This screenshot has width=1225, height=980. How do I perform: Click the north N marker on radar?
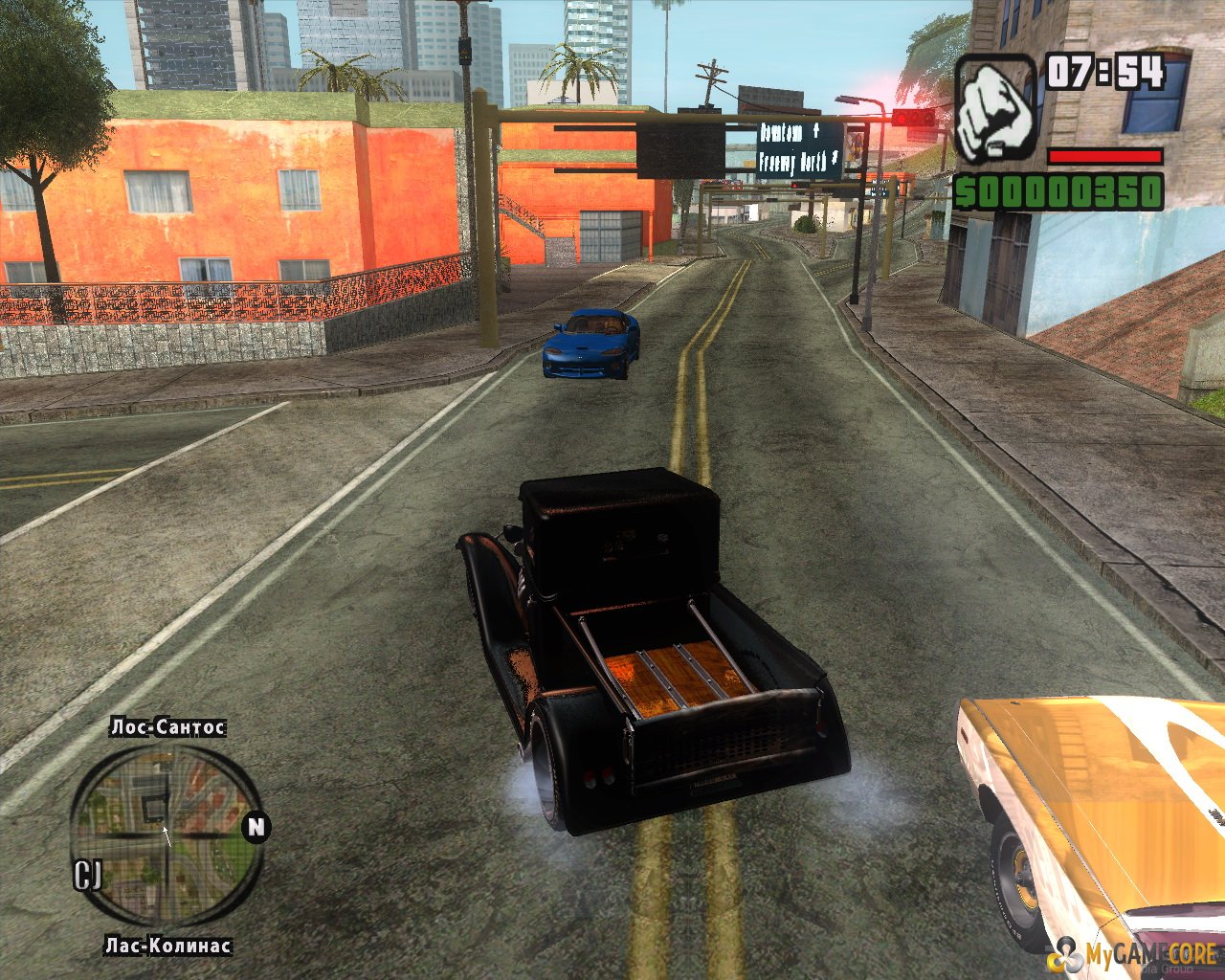[256, 826]
